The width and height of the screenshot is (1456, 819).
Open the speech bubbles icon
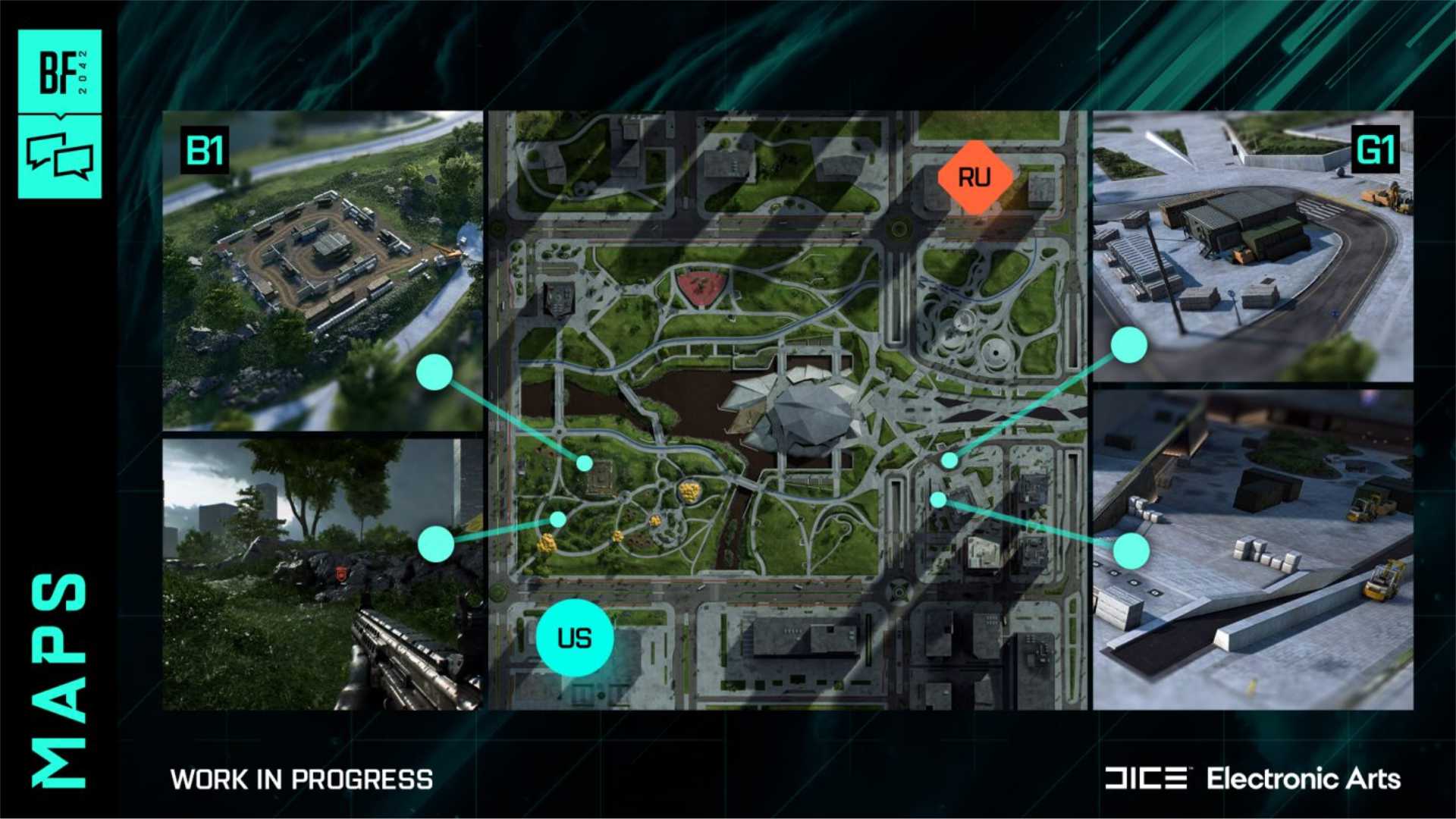pos(60,155)
